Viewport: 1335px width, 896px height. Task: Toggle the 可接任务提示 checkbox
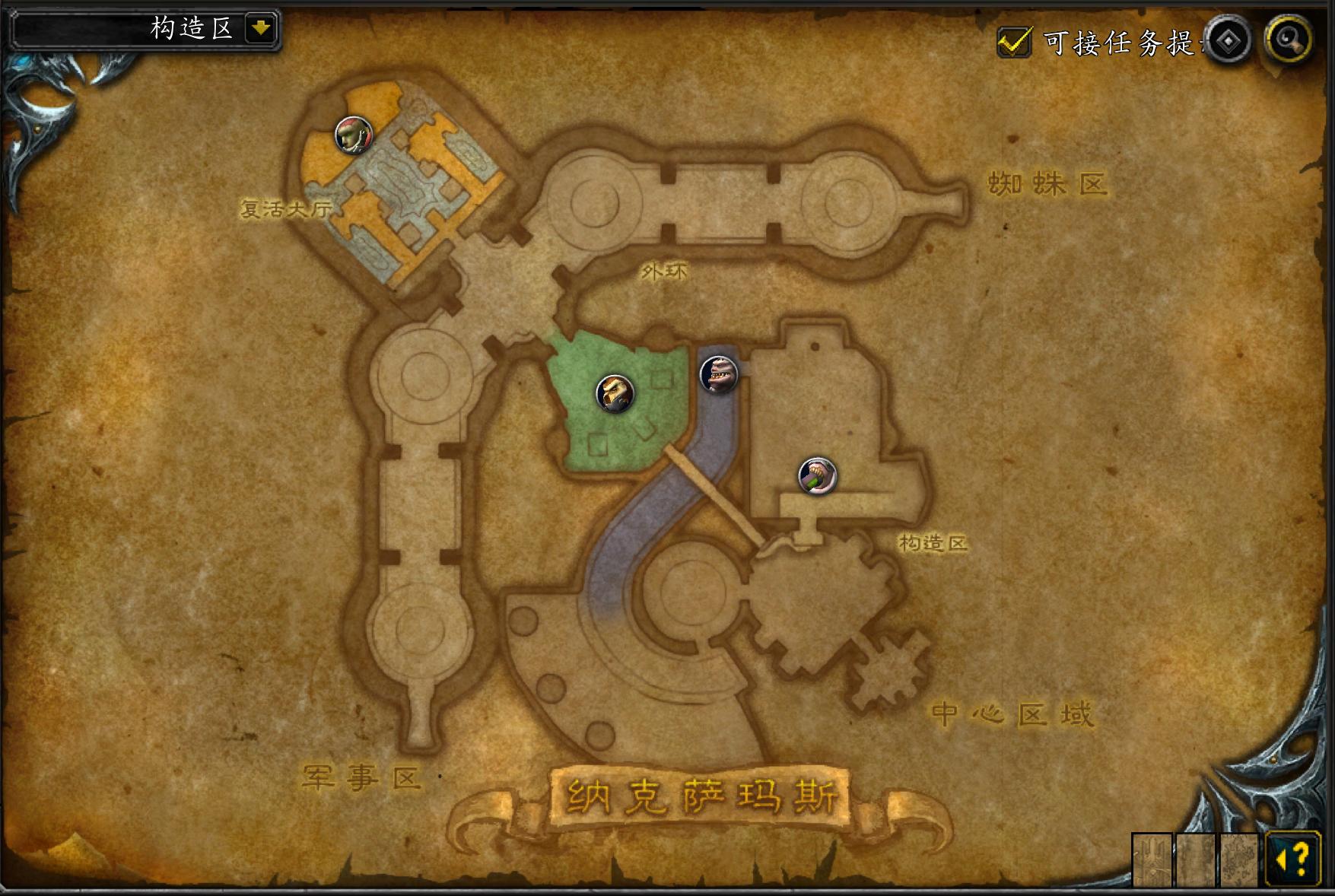tap(1014, 42)
